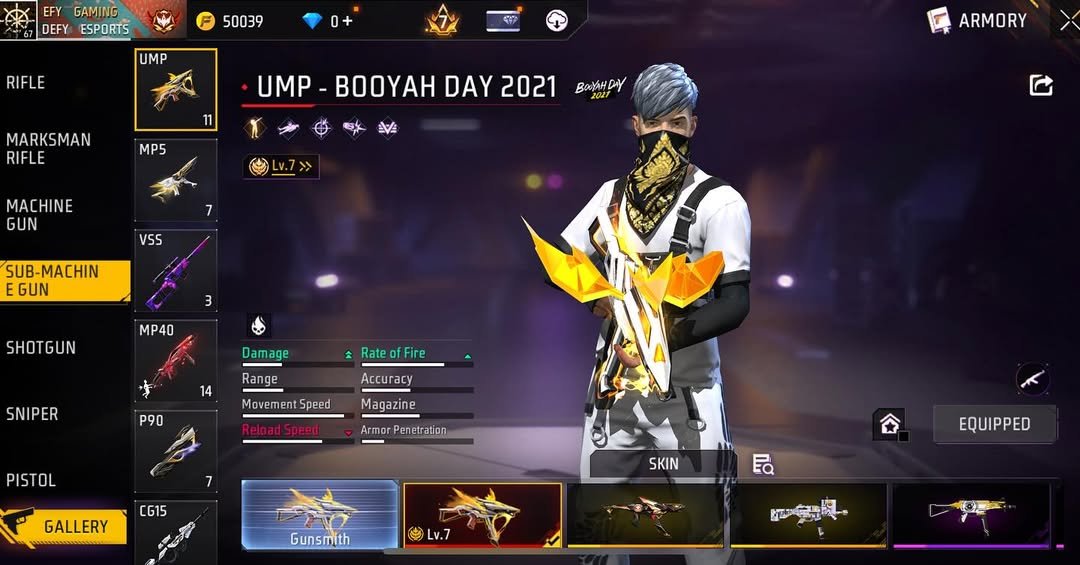Click the Lv.7 upgrade level badge
Viewport: 1080px width, 565px height.
(281, 167)
